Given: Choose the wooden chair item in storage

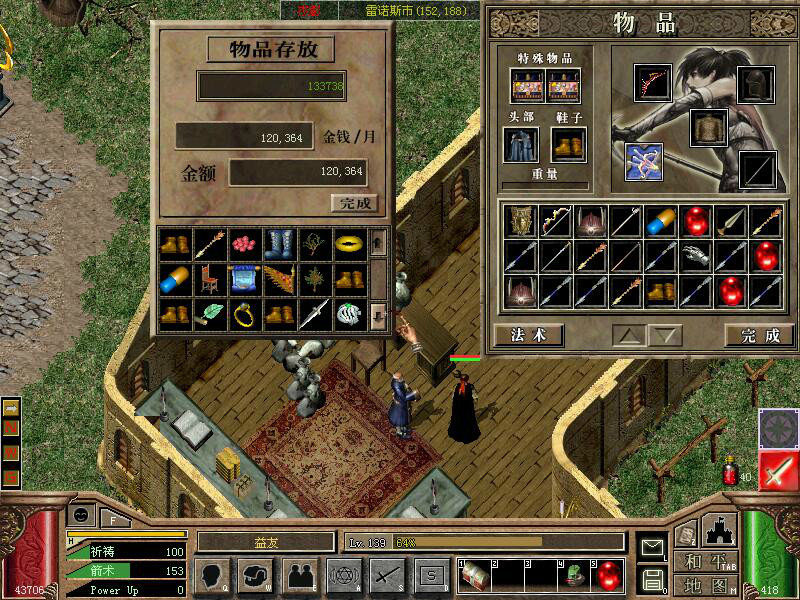Looking at the screenshot, I should pos(209,279).
